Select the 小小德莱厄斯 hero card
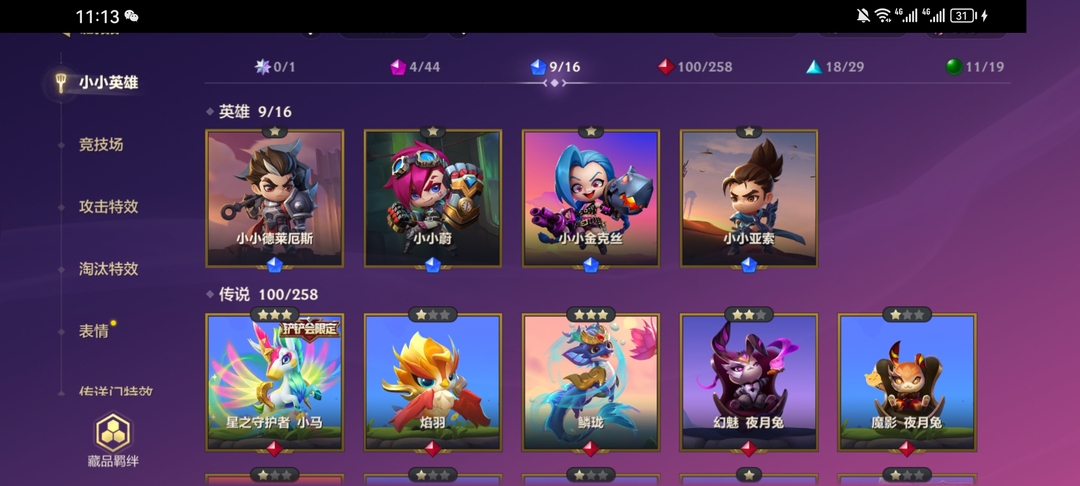The width and height of the screenshot is (1080, 486). point(275,199)
